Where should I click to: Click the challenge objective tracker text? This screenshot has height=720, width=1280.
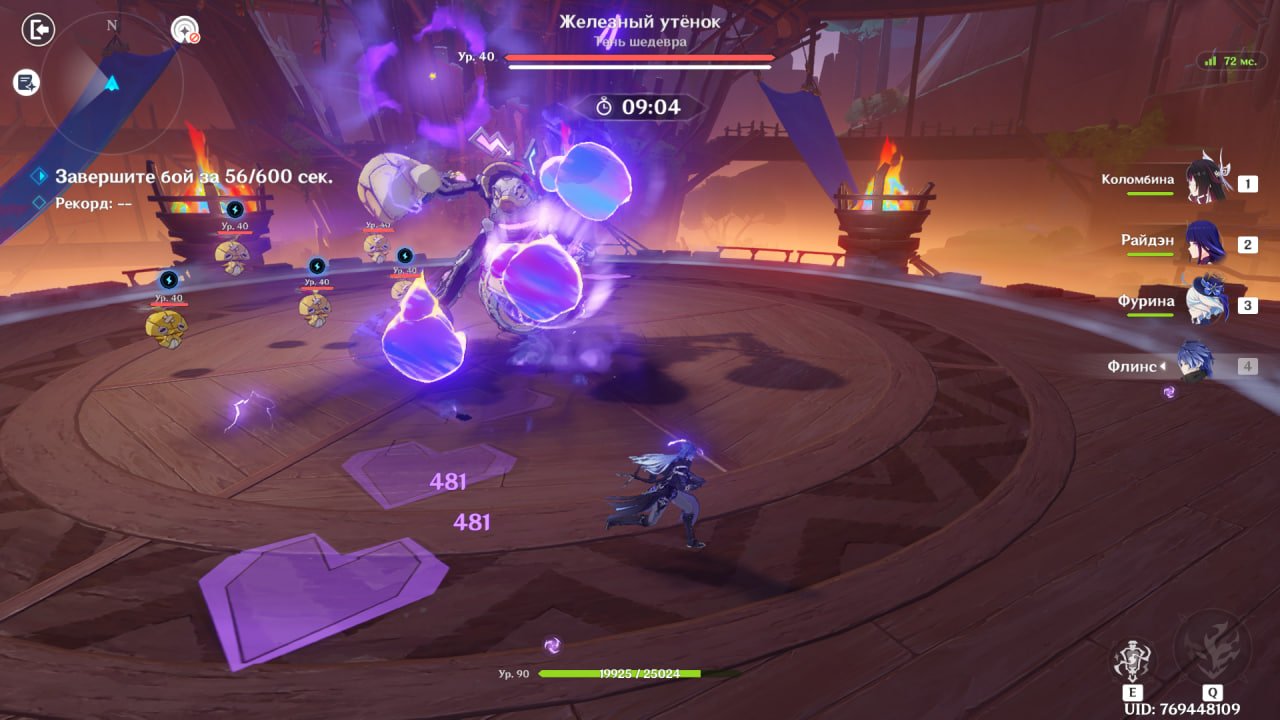coord(193,177)
